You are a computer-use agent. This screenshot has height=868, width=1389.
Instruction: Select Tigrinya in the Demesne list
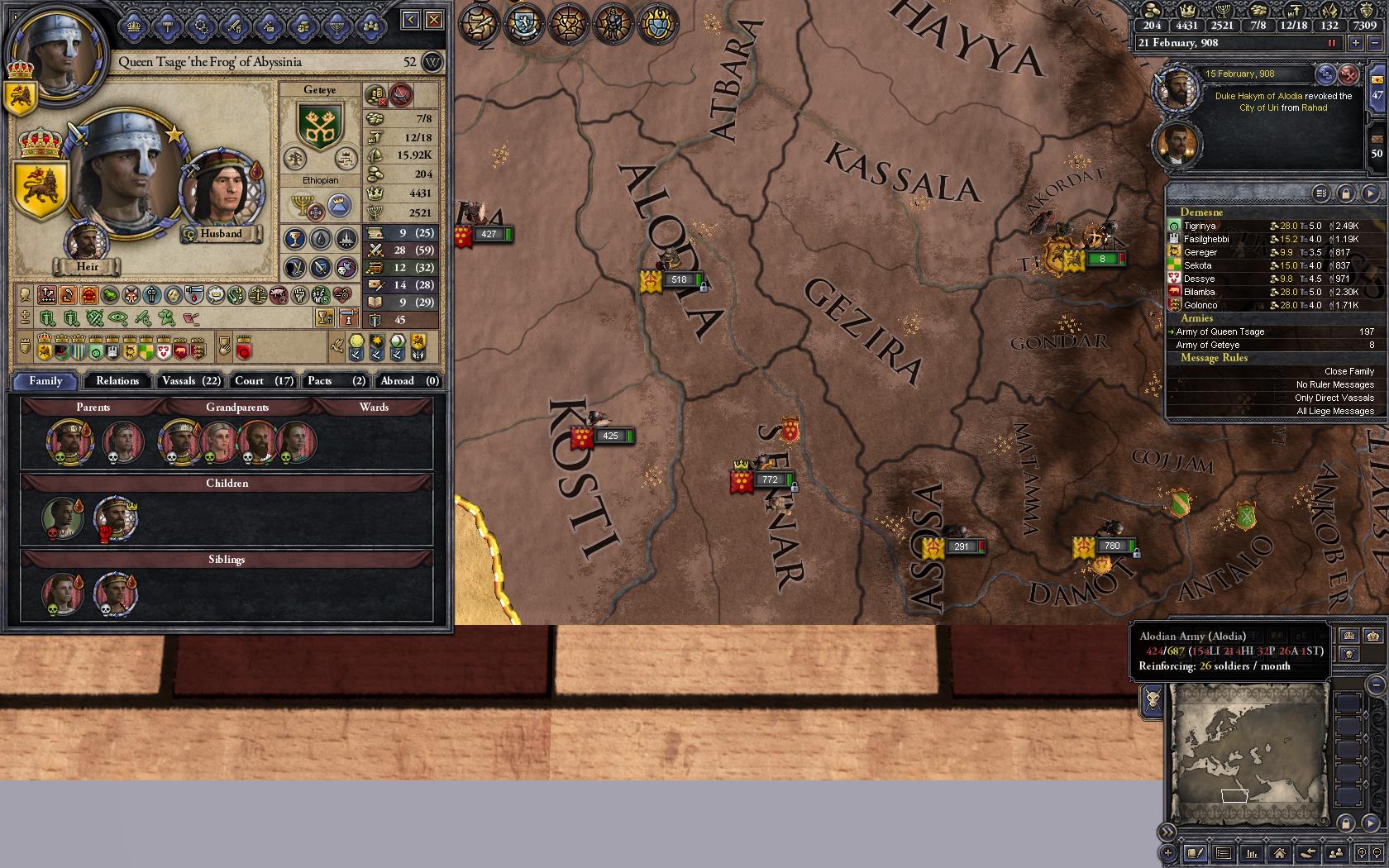[1200, 226]
